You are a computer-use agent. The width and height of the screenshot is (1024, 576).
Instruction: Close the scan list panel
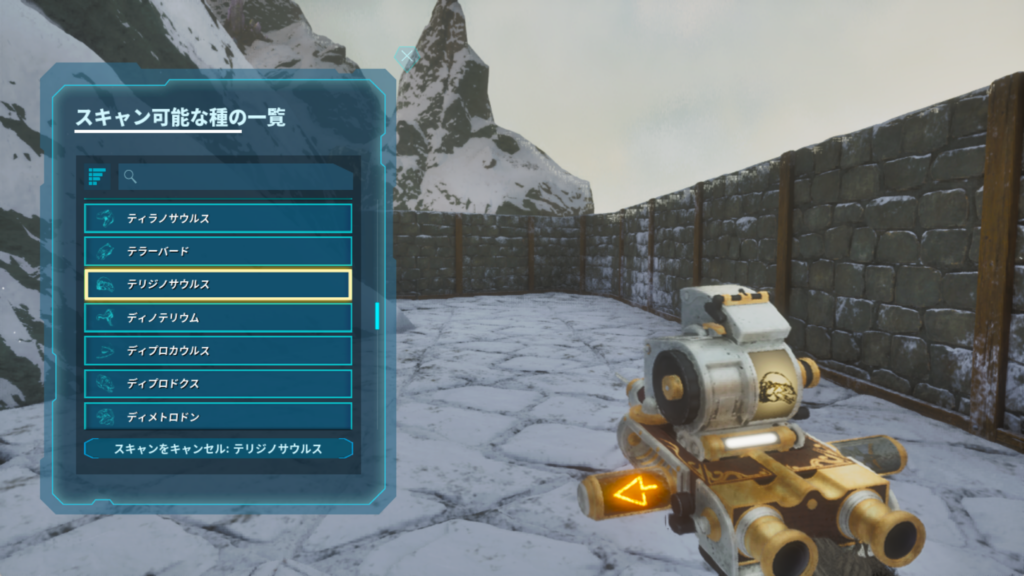[x=406, y=56]
